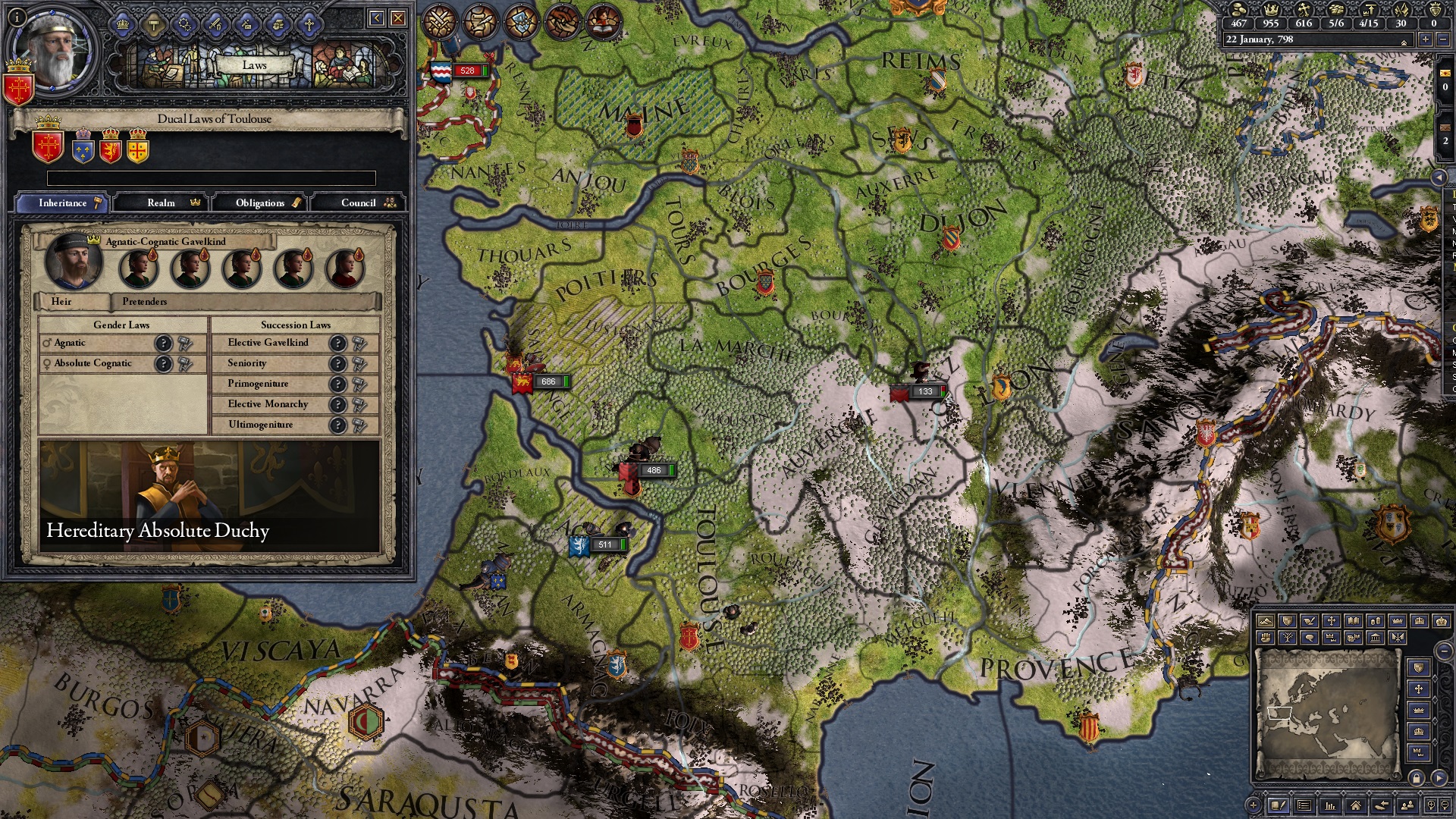Image resolution: width=1456 pixels, height=819 pixels.
Task: Expand the chevron in the date bar
Action: (x=1404, y=42)
